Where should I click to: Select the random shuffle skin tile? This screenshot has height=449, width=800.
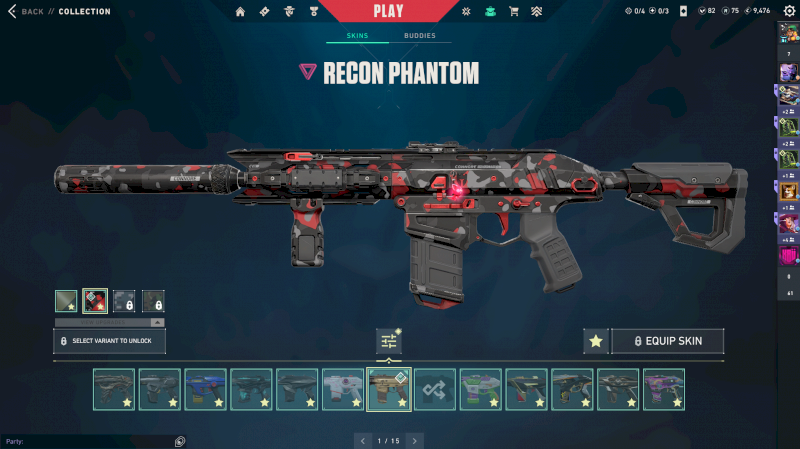point(435,389)
